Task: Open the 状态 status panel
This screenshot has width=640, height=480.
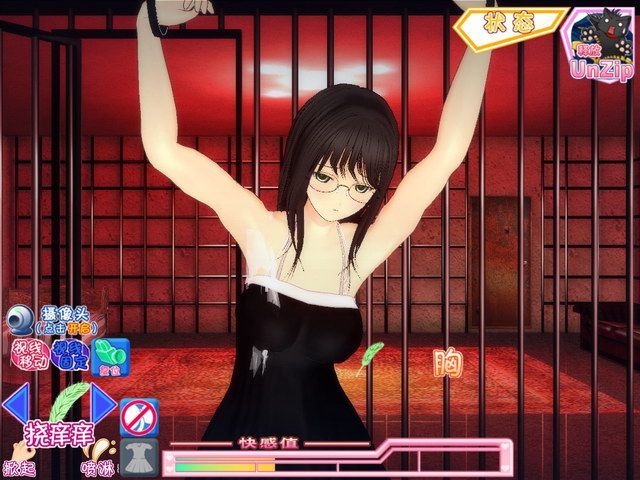Action: tap(509, 22)
